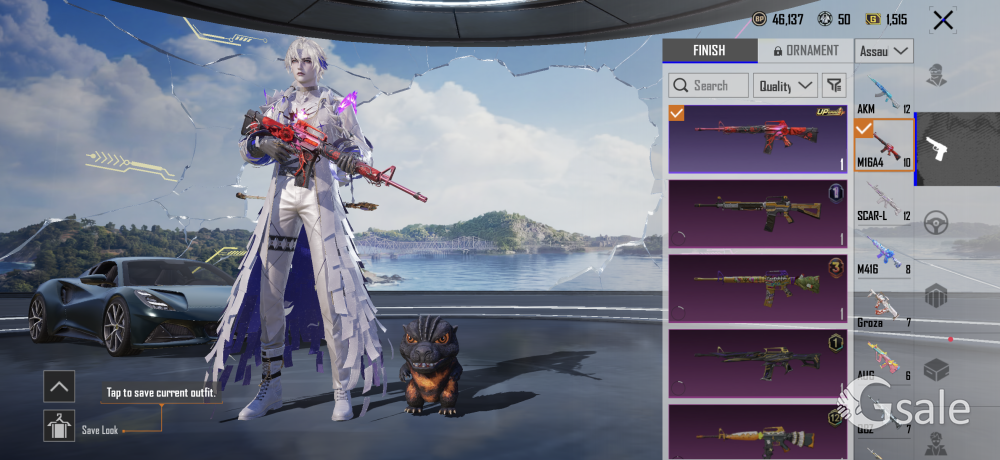The height and width of the screenshot is (460, 1000).
Task: Choose the gold-green M16A4 finish marked 3
Action: click(757, 287)
